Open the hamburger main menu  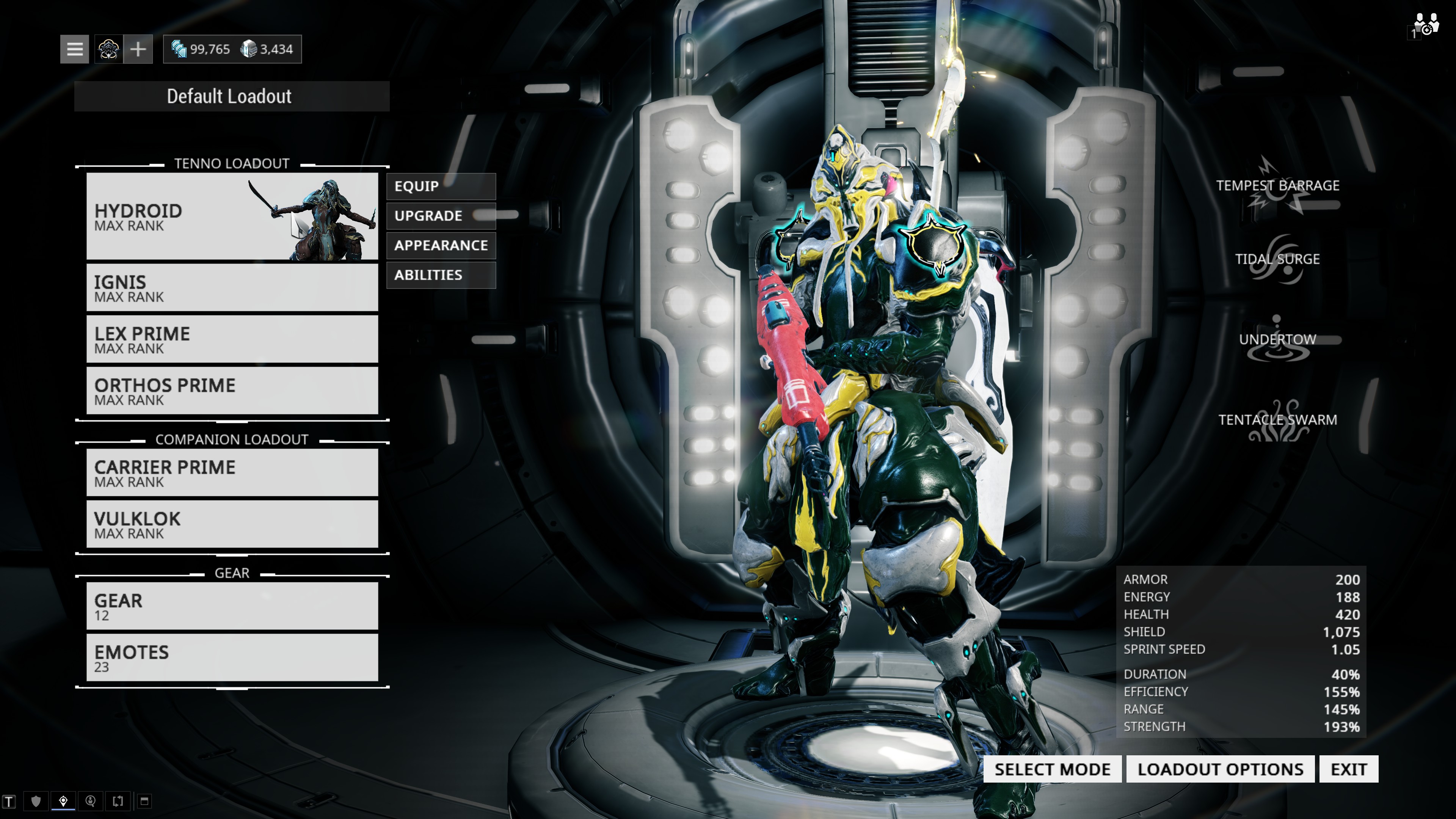pos(75,49)
